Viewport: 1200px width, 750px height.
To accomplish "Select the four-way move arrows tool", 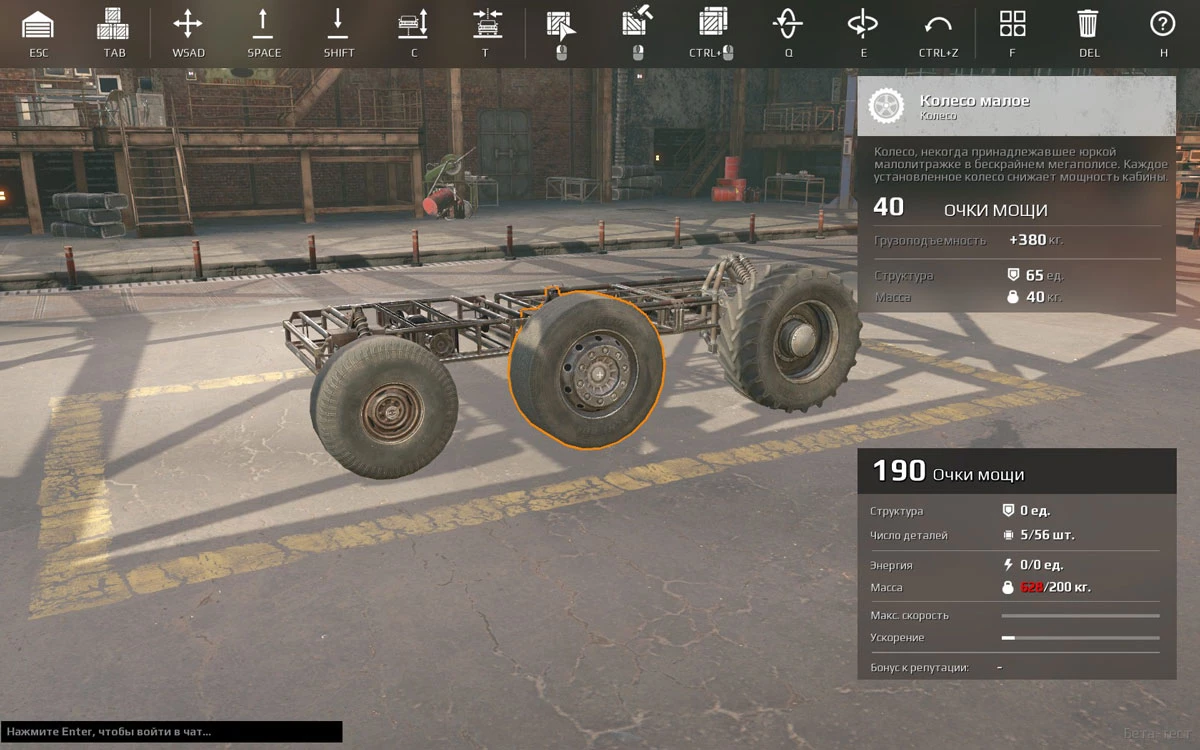I will tap(188, 24).
